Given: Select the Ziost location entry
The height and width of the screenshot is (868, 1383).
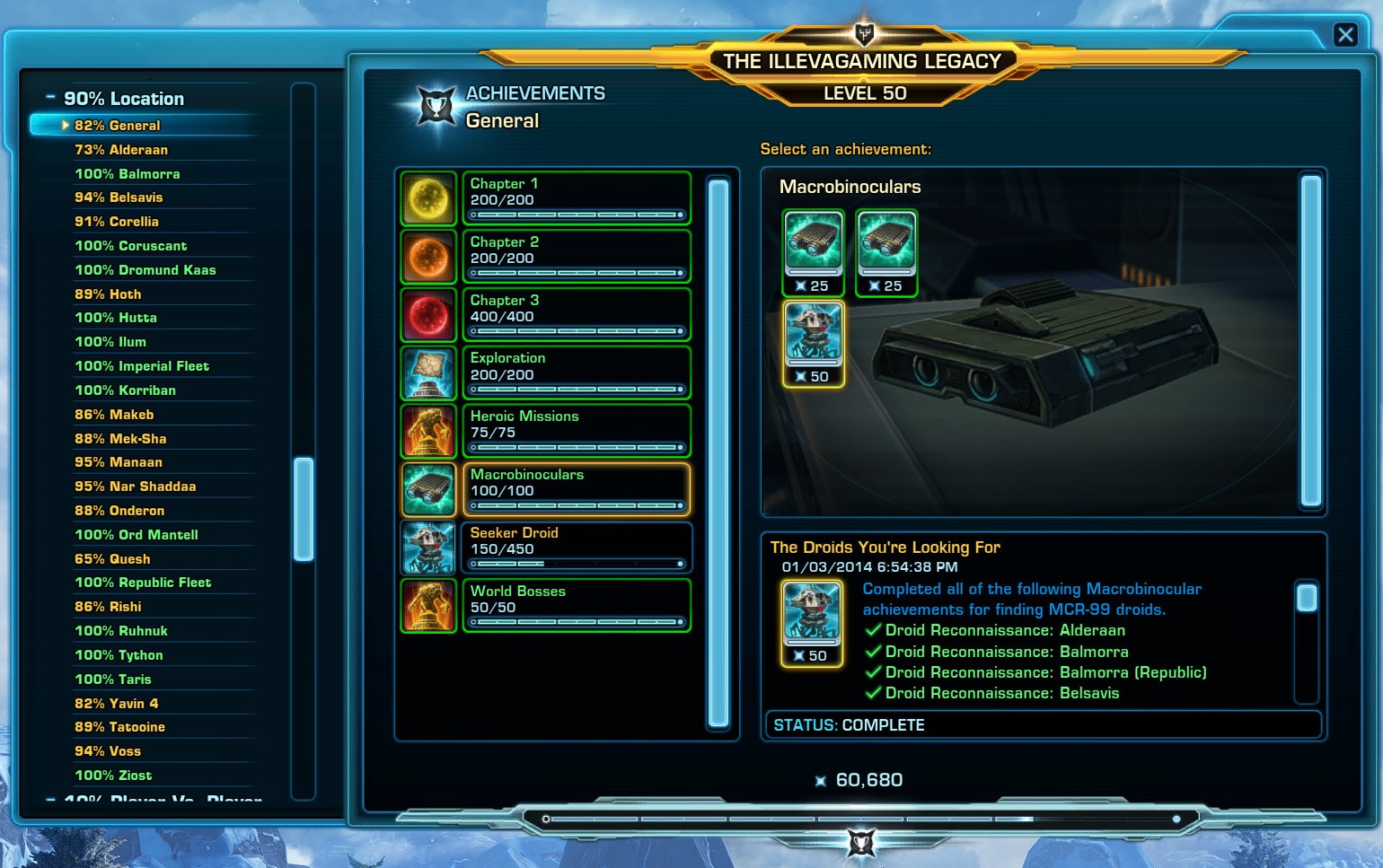Looking at the screenshot, I should (x=113, y=776).
